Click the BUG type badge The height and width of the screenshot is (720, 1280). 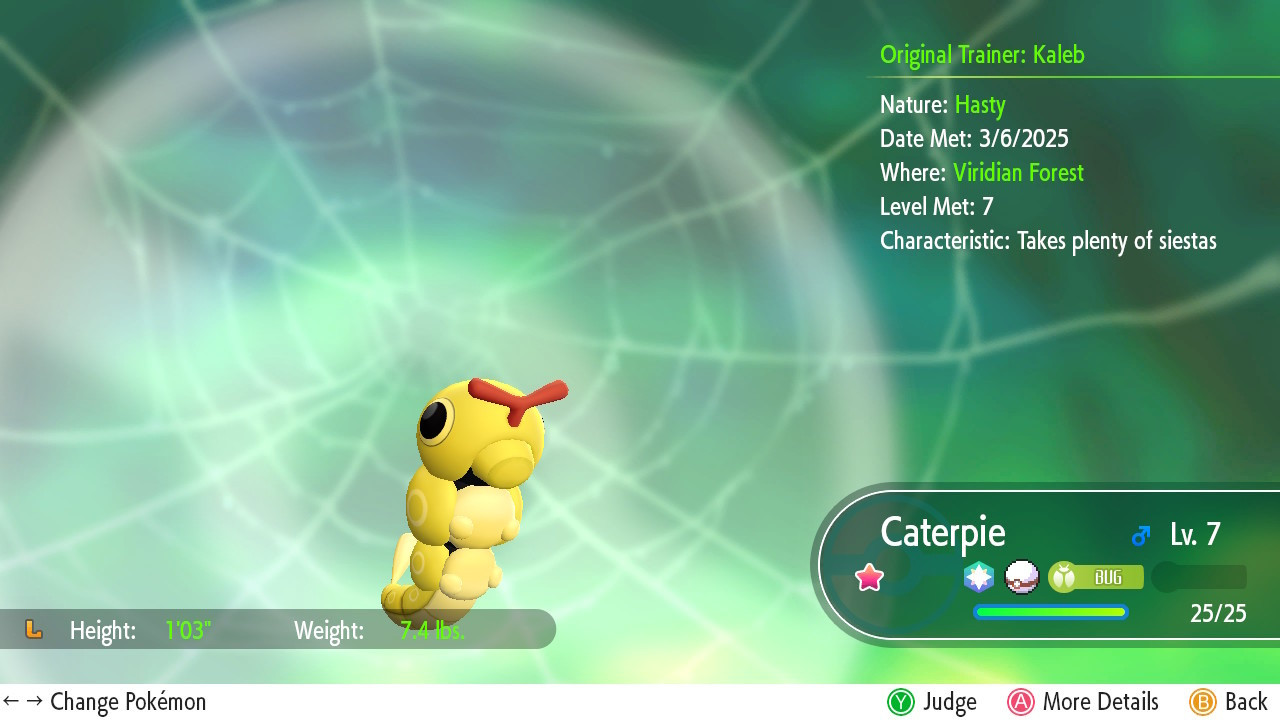pos(1095,577)
